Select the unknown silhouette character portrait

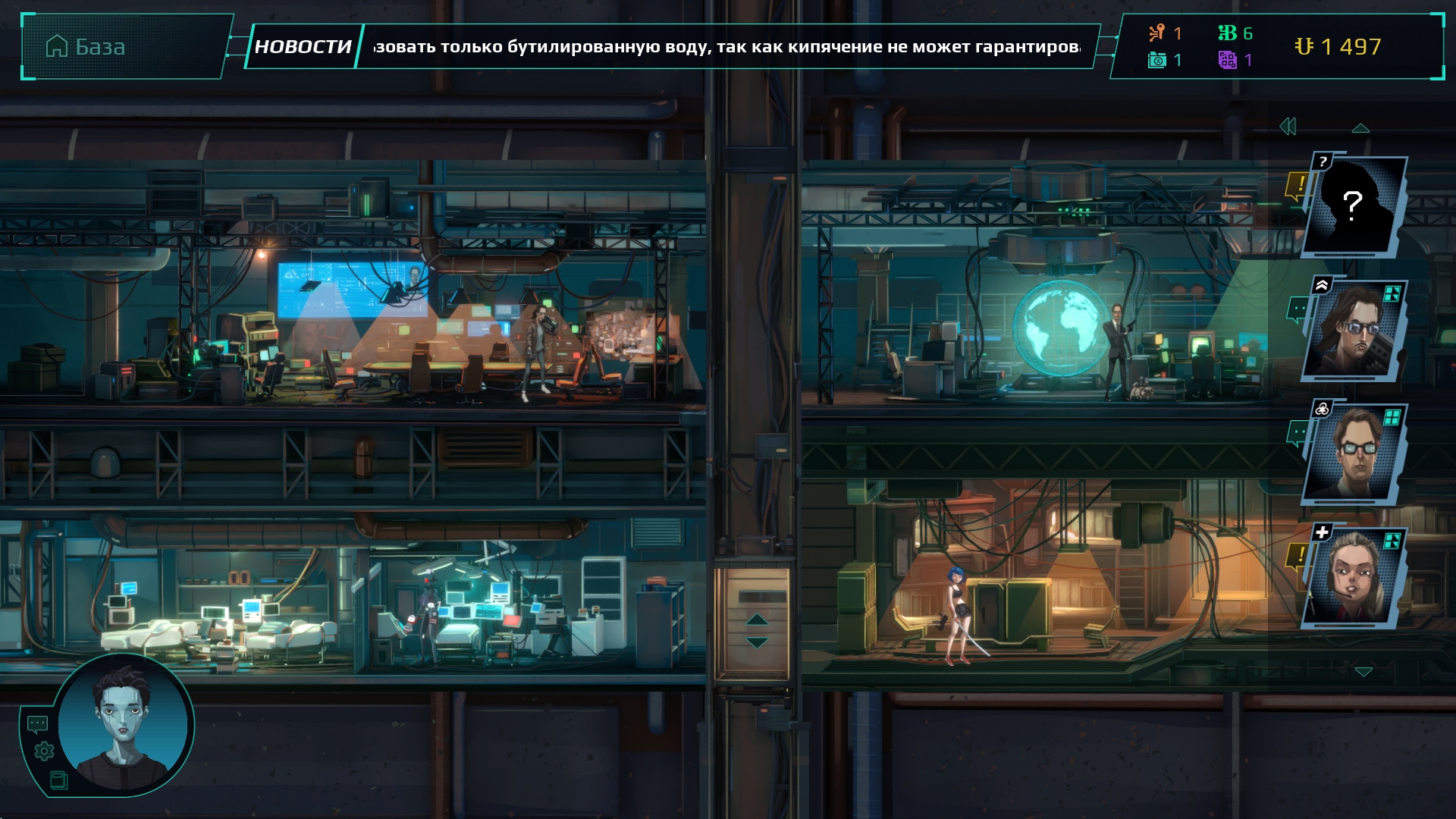click(x=1355, y=206)
